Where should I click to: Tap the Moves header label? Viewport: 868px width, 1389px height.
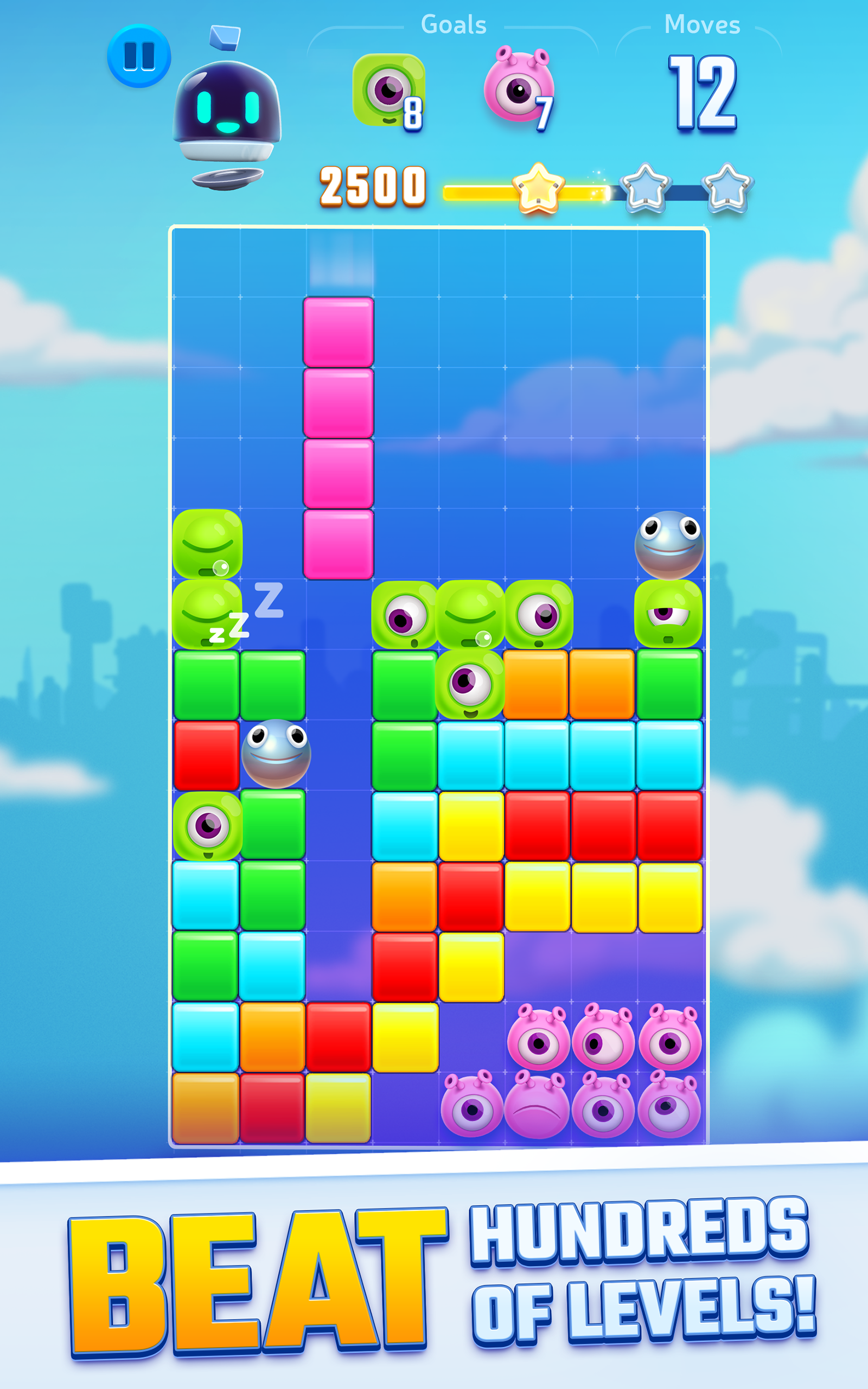[702, 24]
